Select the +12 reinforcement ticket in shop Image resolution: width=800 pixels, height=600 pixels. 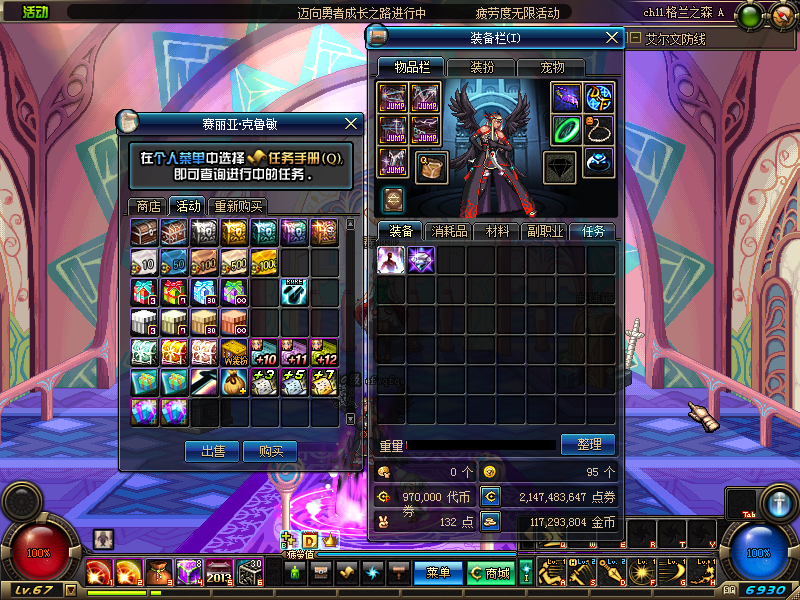point(324,352)
